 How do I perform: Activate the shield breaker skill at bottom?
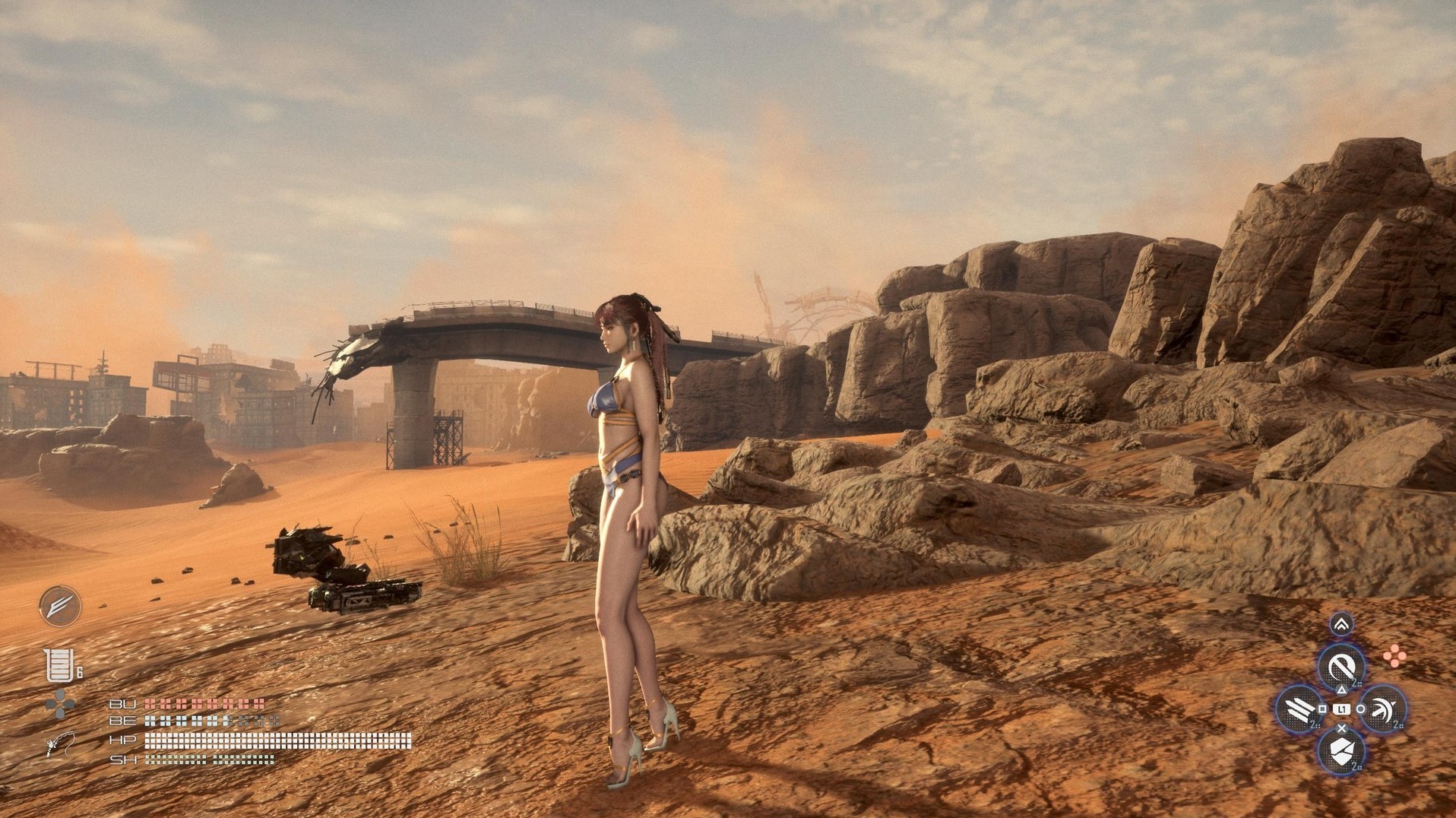pyautogui.click(x=1341, y=751)
